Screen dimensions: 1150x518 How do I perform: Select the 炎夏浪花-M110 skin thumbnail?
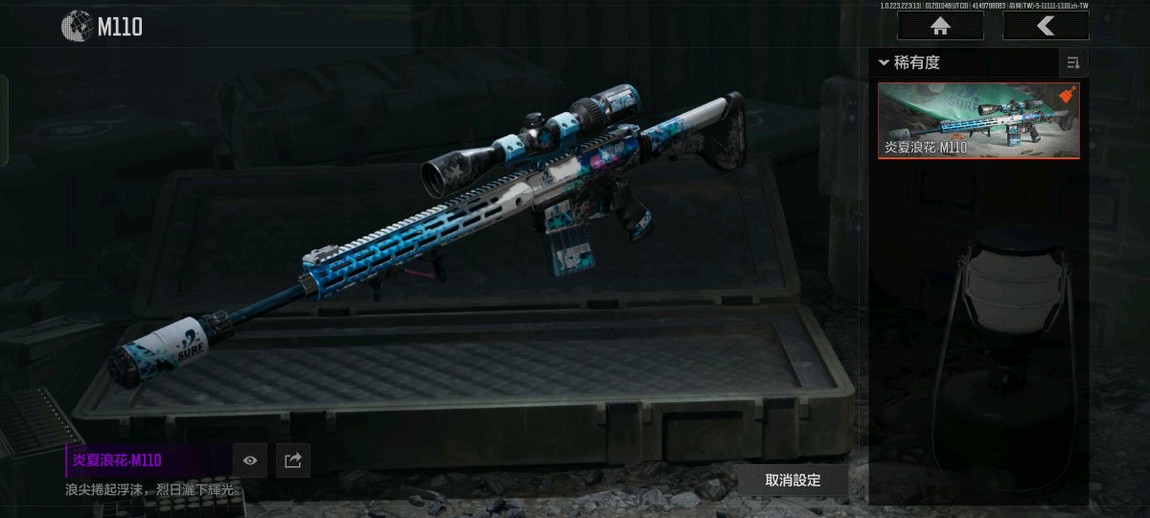pos(978,120)
